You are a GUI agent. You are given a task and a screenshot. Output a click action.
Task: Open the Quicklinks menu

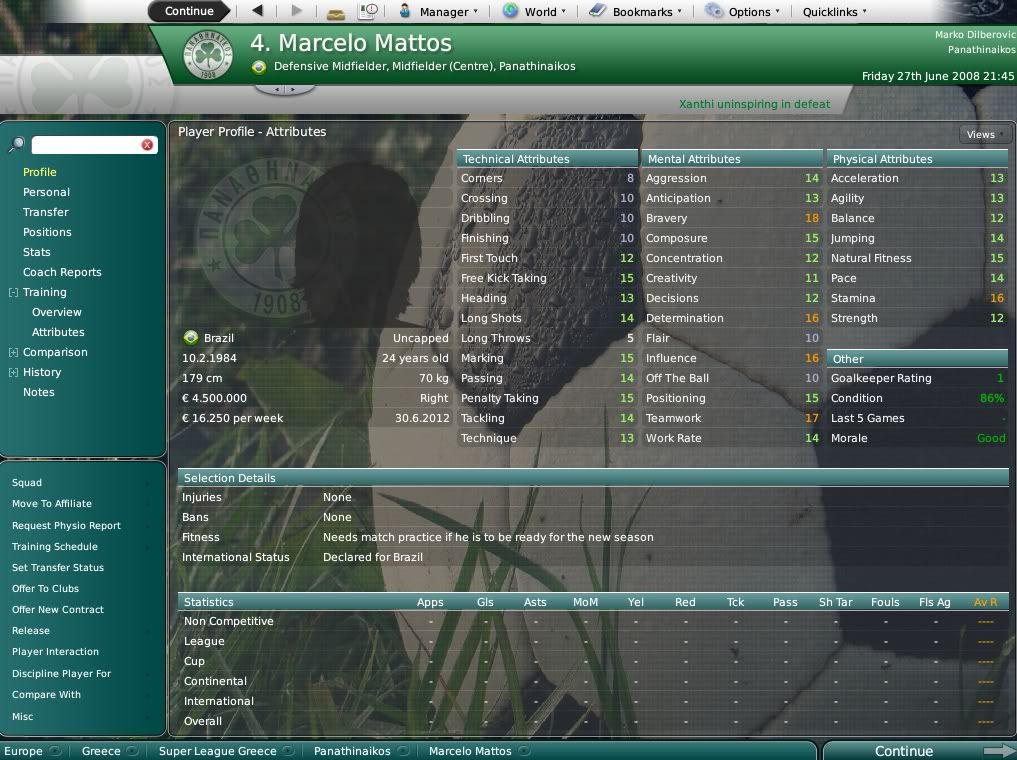pos(834,12)
